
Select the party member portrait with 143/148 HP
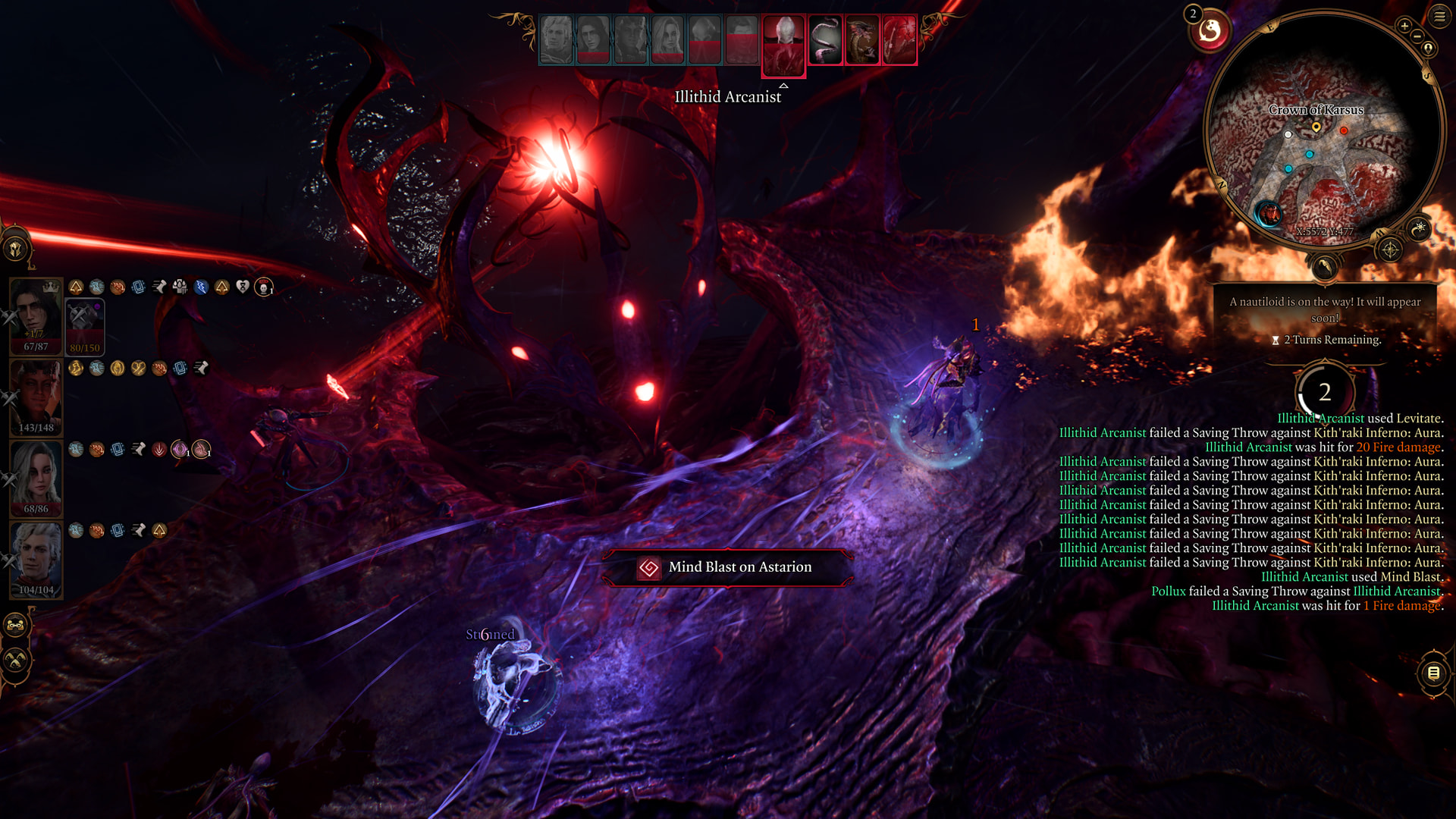coord(36,396)
